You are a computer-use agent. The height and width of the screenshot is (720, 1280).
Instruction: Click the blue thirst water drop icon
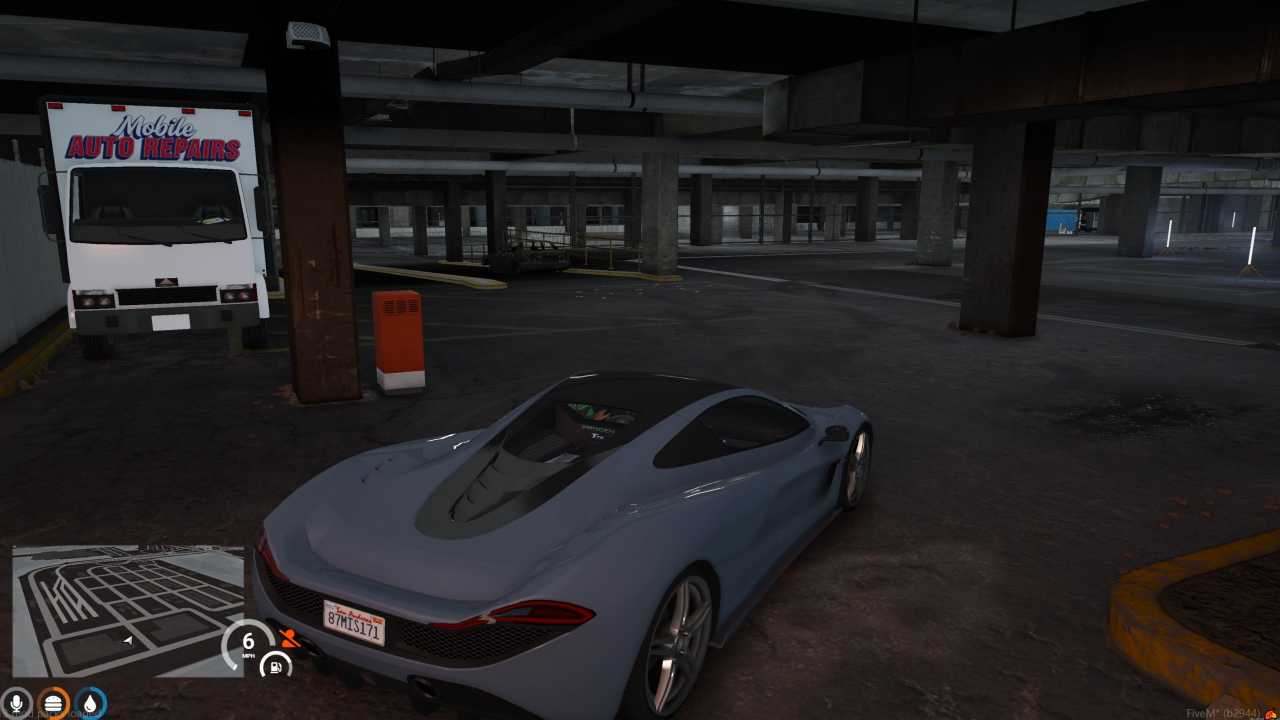(x=89, y=703)
